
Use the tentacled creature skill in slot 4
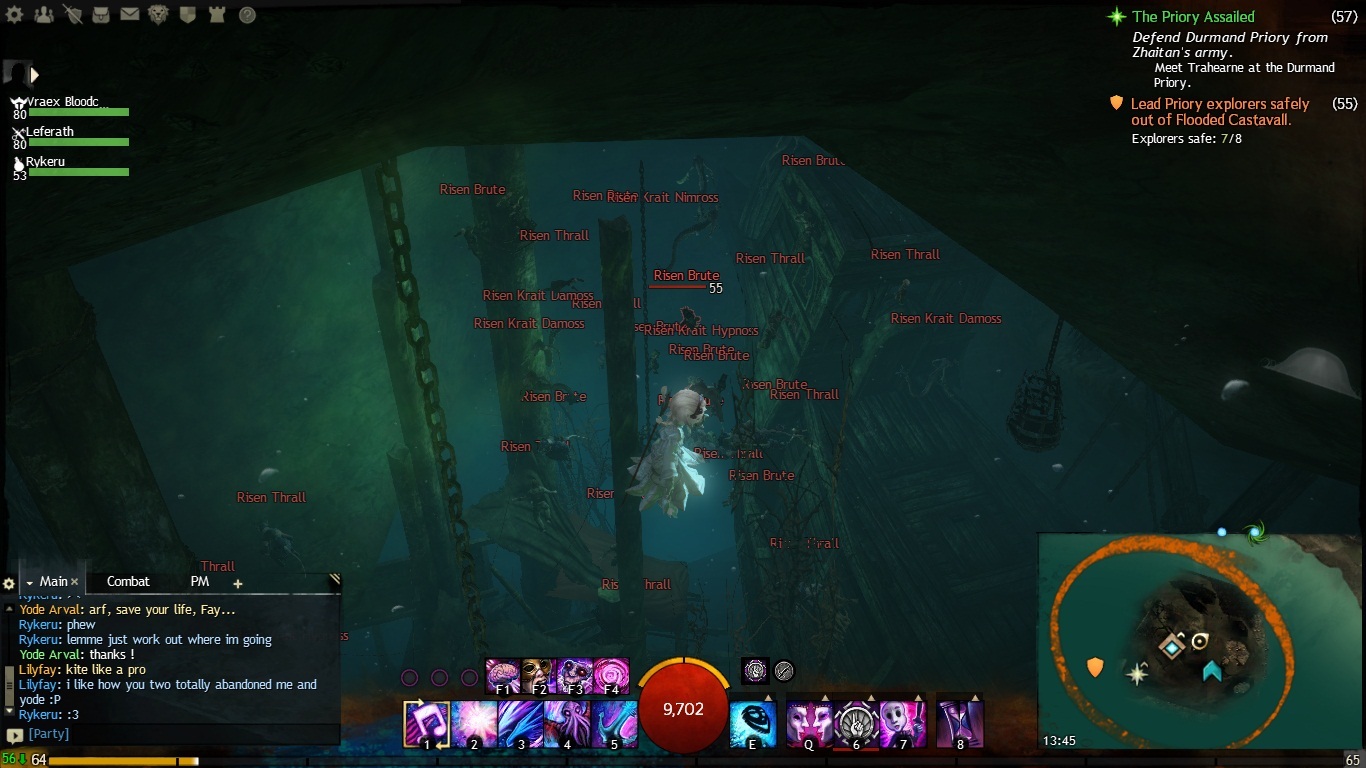click(x=566, y=723)
